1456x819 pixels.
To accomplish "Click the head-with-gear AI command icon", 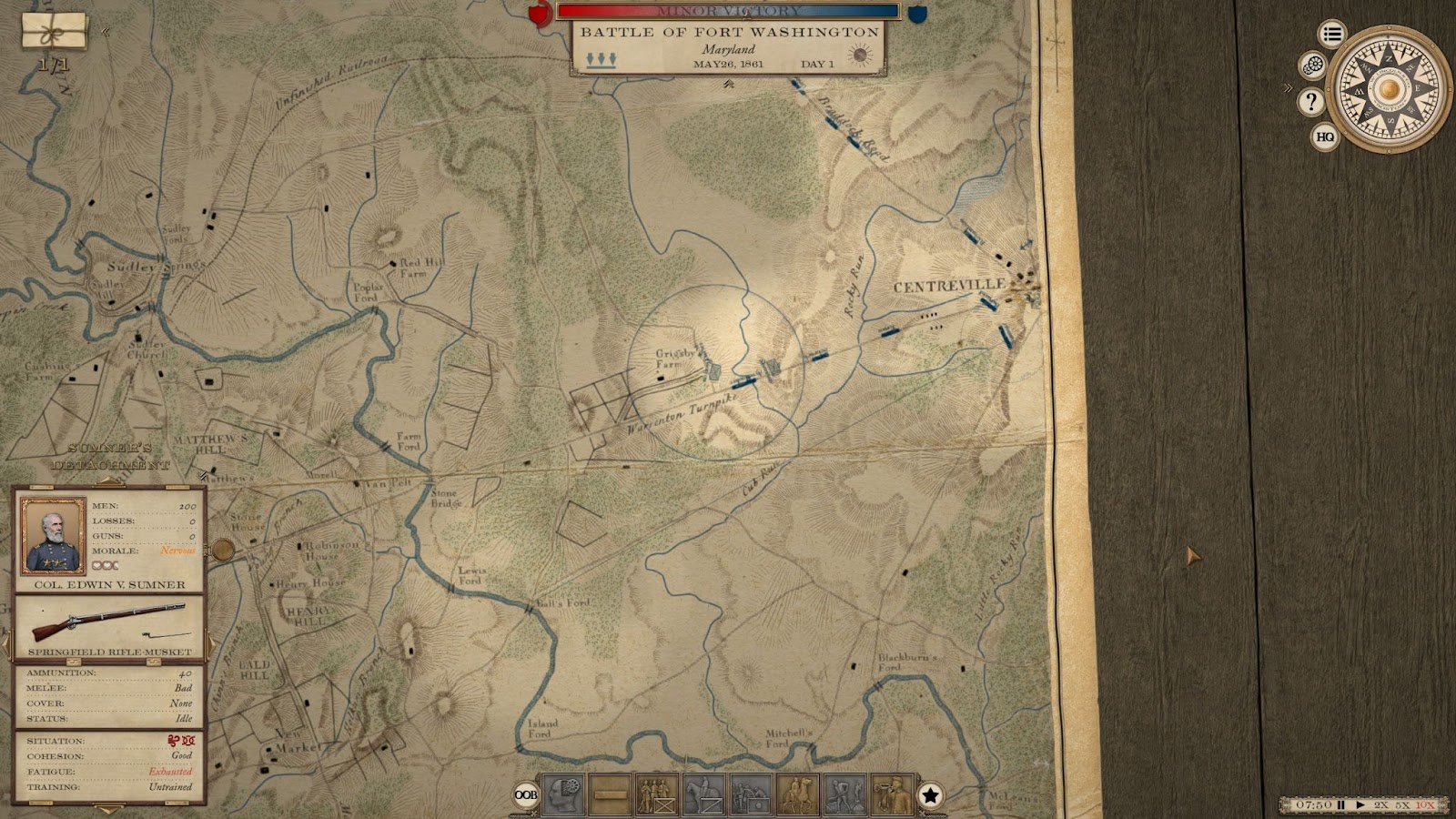I will click(562, 795).
